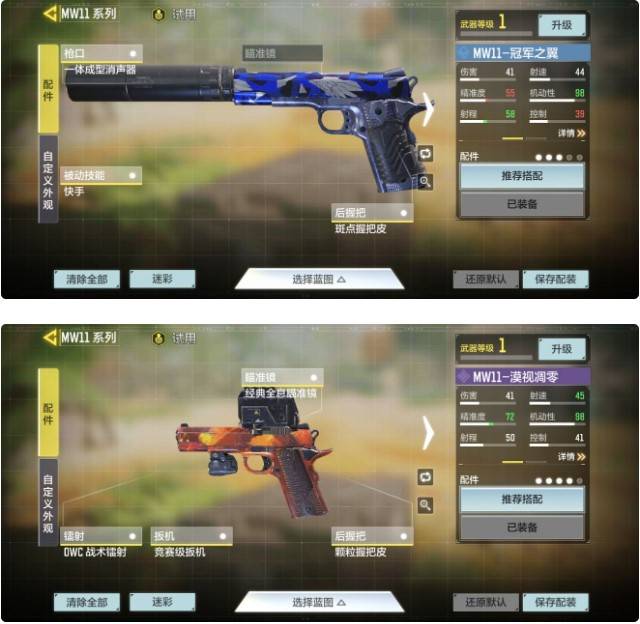Show 详情 stats for MW11-漠视凋零
Screen dimensions: 640x624
[x=572, y=457]
